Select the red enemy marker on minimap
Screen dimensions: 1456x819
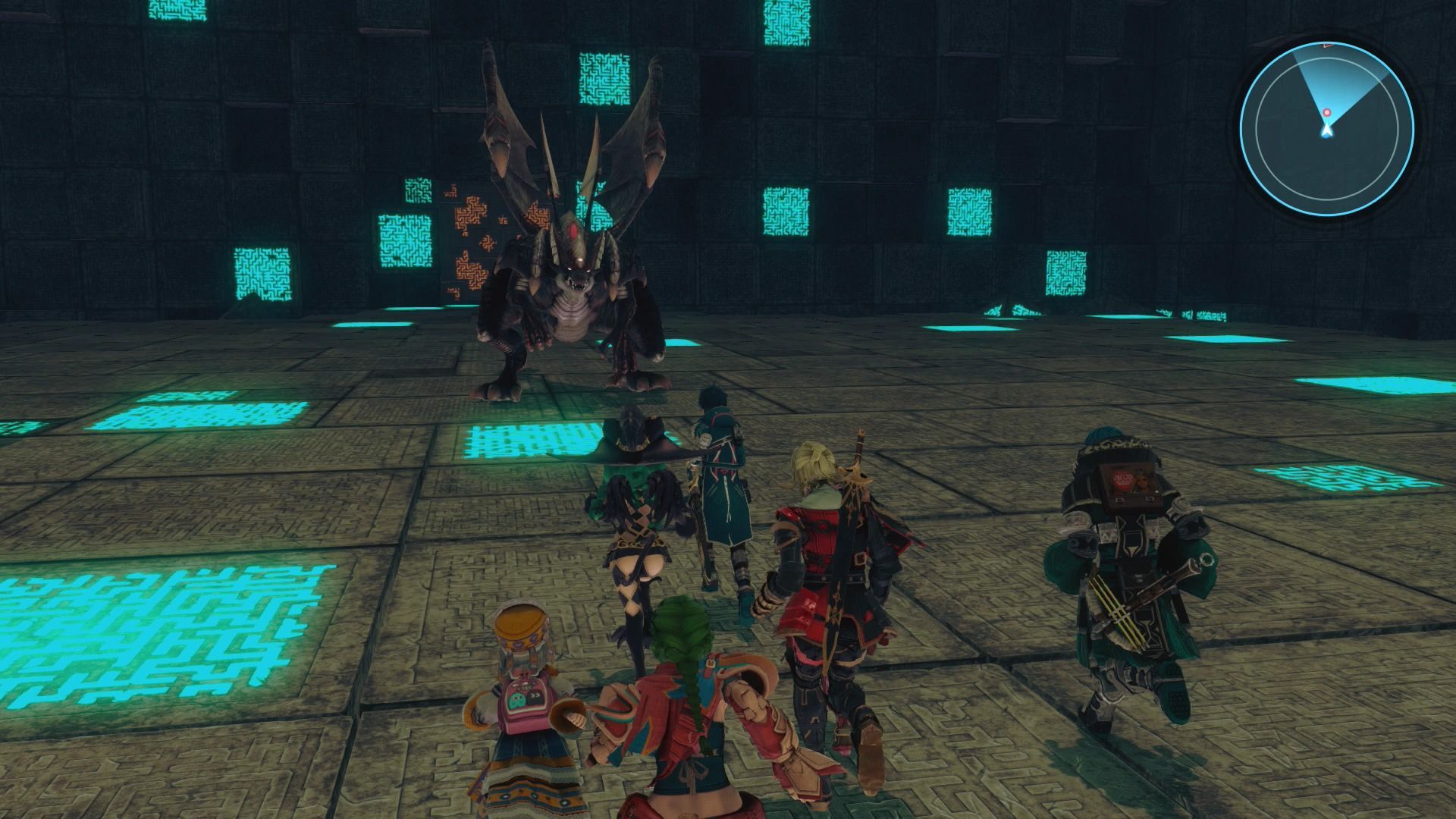coord(1326,113)
